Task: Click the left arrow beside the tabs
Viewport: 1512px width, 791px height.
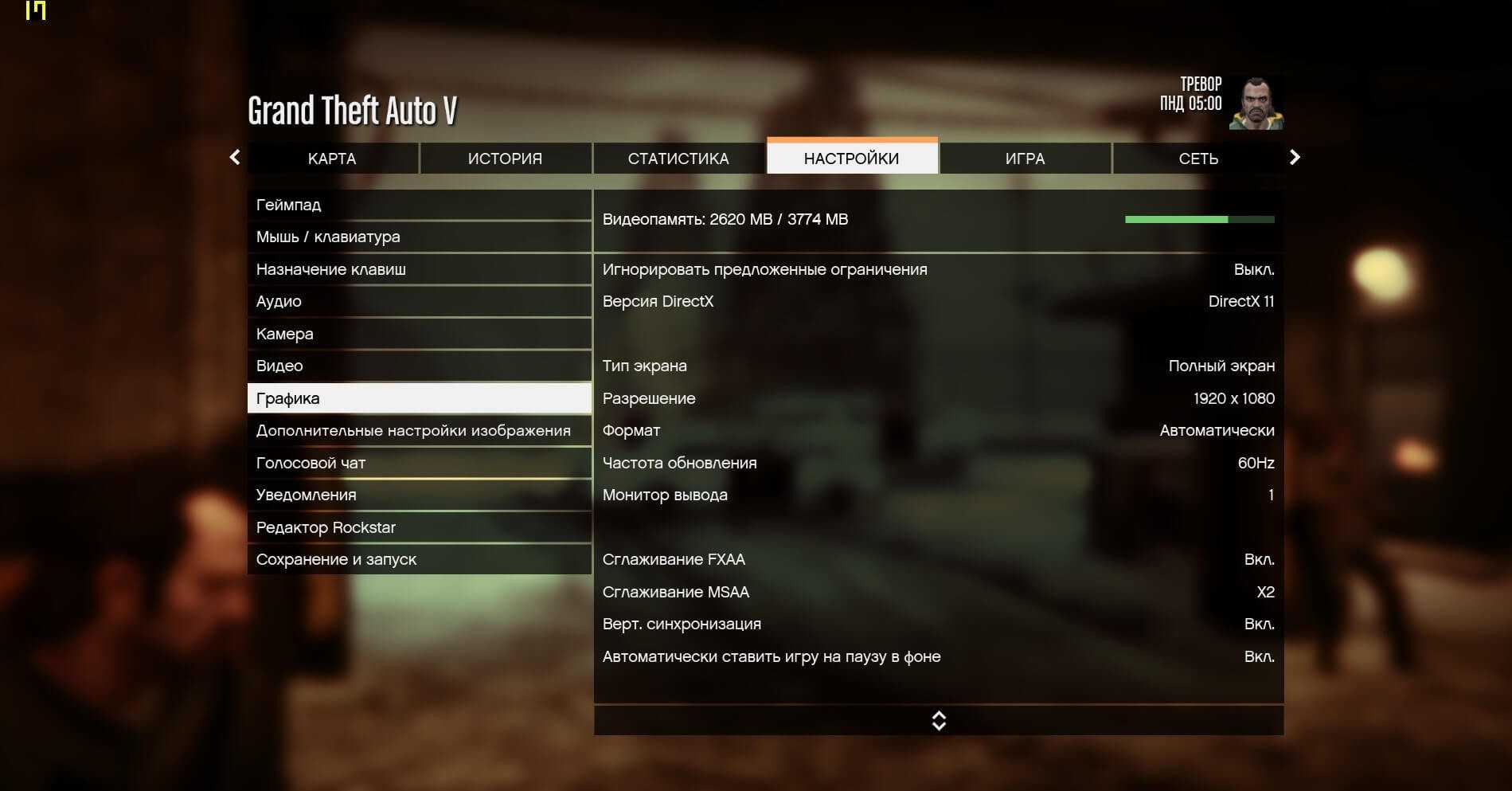Action: coord(235,157)
